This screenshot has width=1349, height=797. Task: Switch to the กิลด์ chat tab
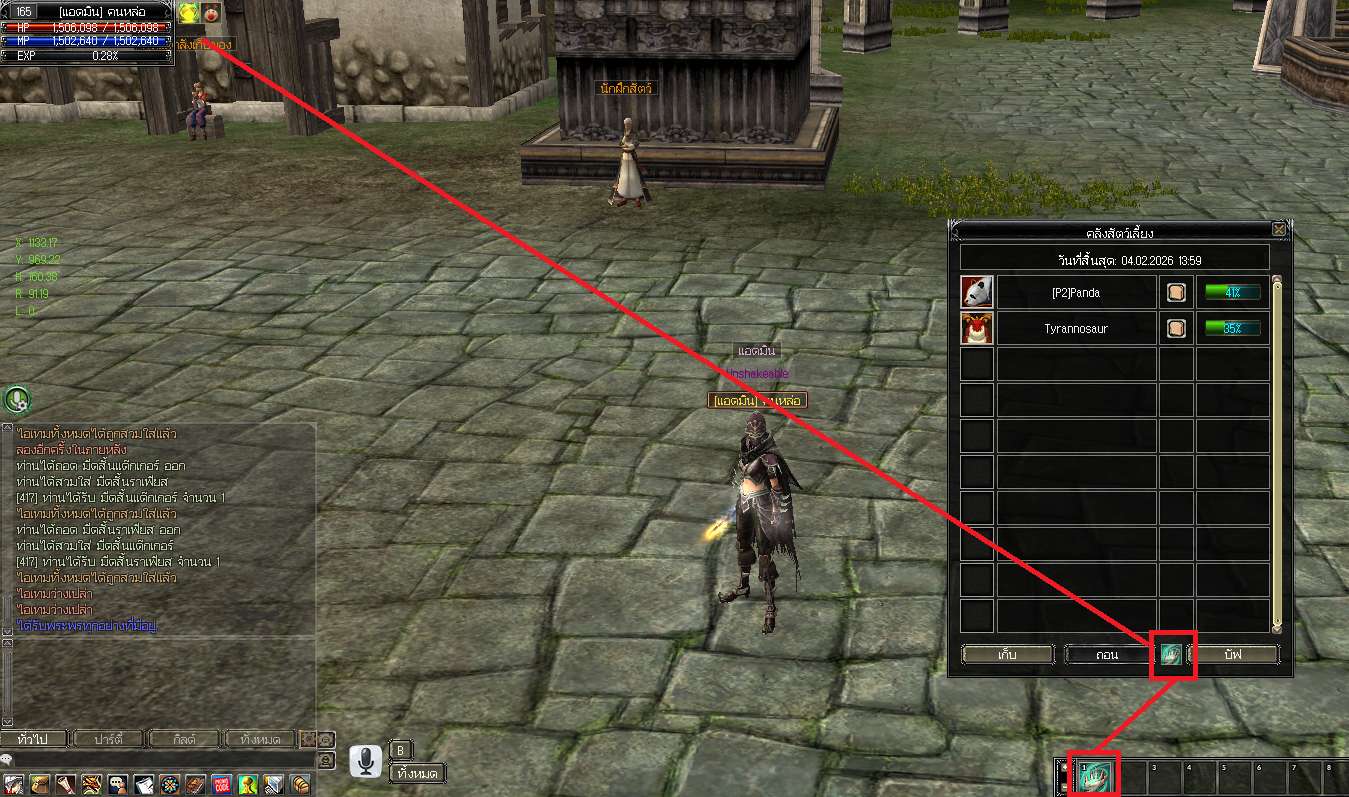[x=184, y=739]
